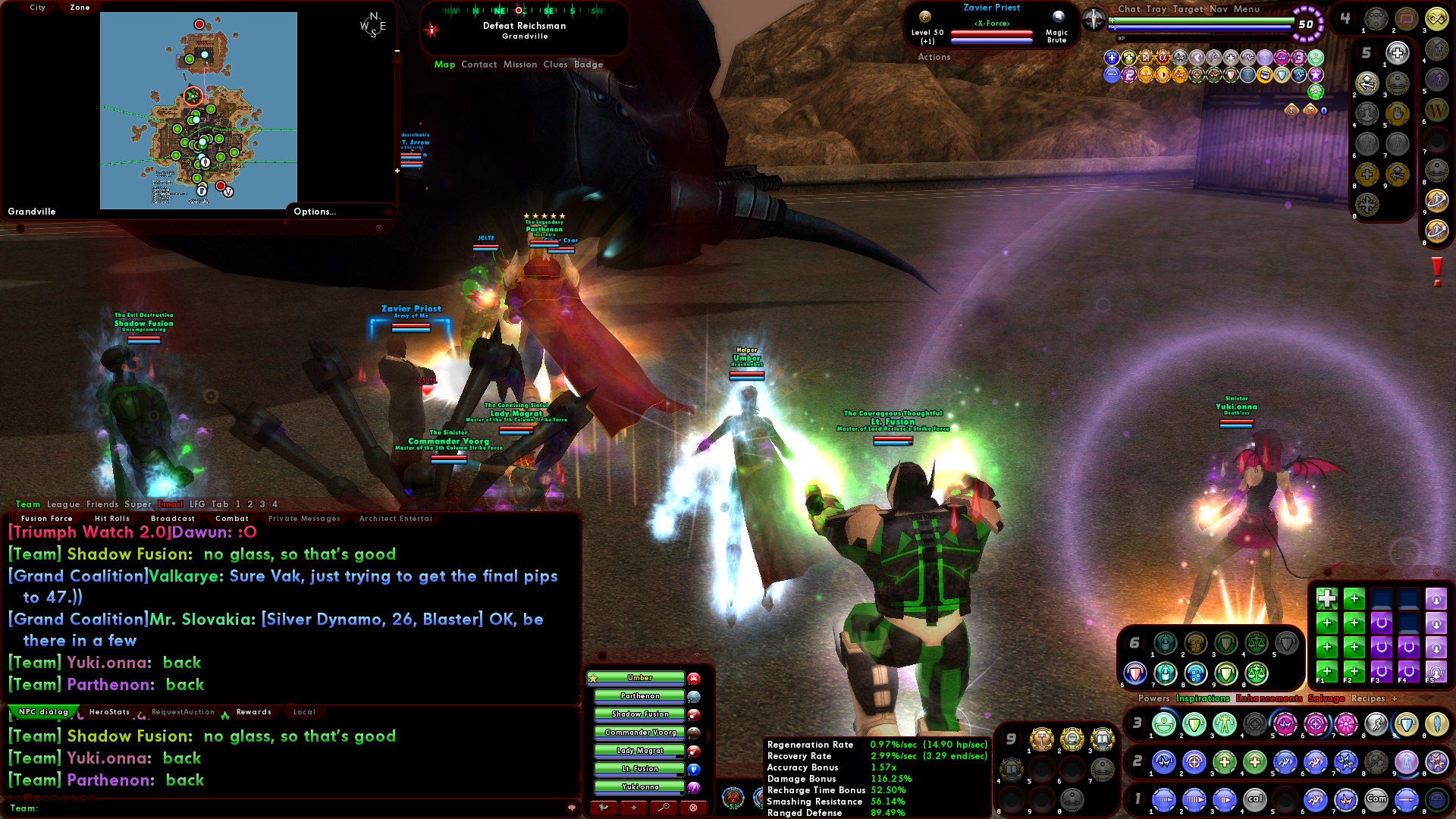This screenshot has width=1456, height=819.
Task: Click the red shield inspiration in slot 6
Action: (1134, 673)
